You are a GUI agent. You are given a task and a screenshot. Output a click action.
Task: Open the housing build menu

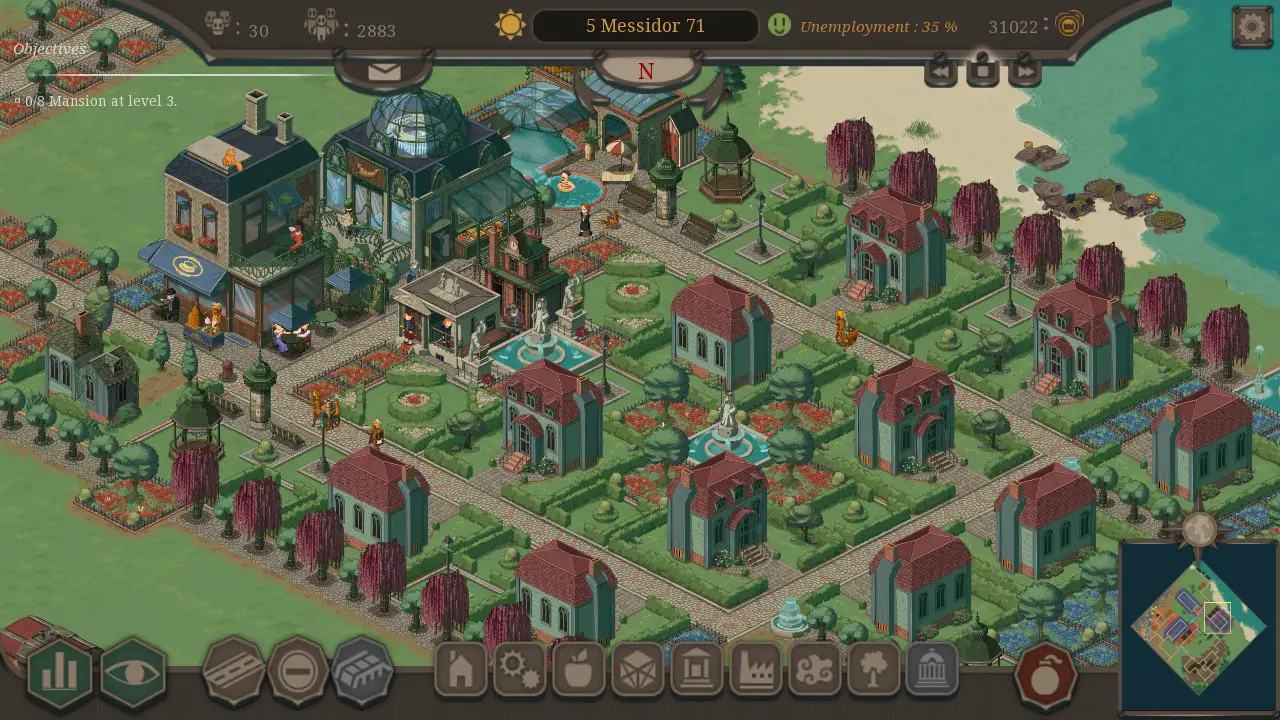coord(459,670)
